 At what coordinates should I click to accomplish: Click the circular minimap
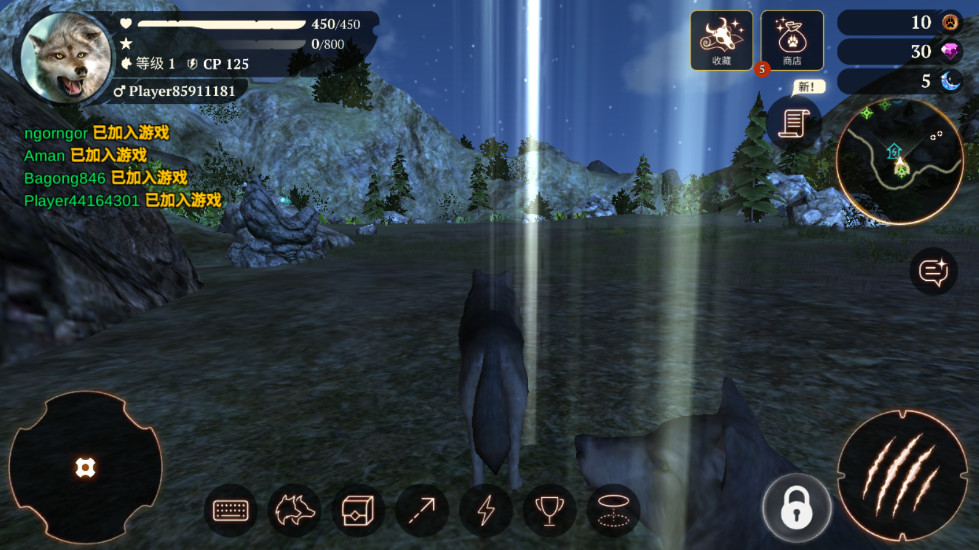(x=899, y=162)
